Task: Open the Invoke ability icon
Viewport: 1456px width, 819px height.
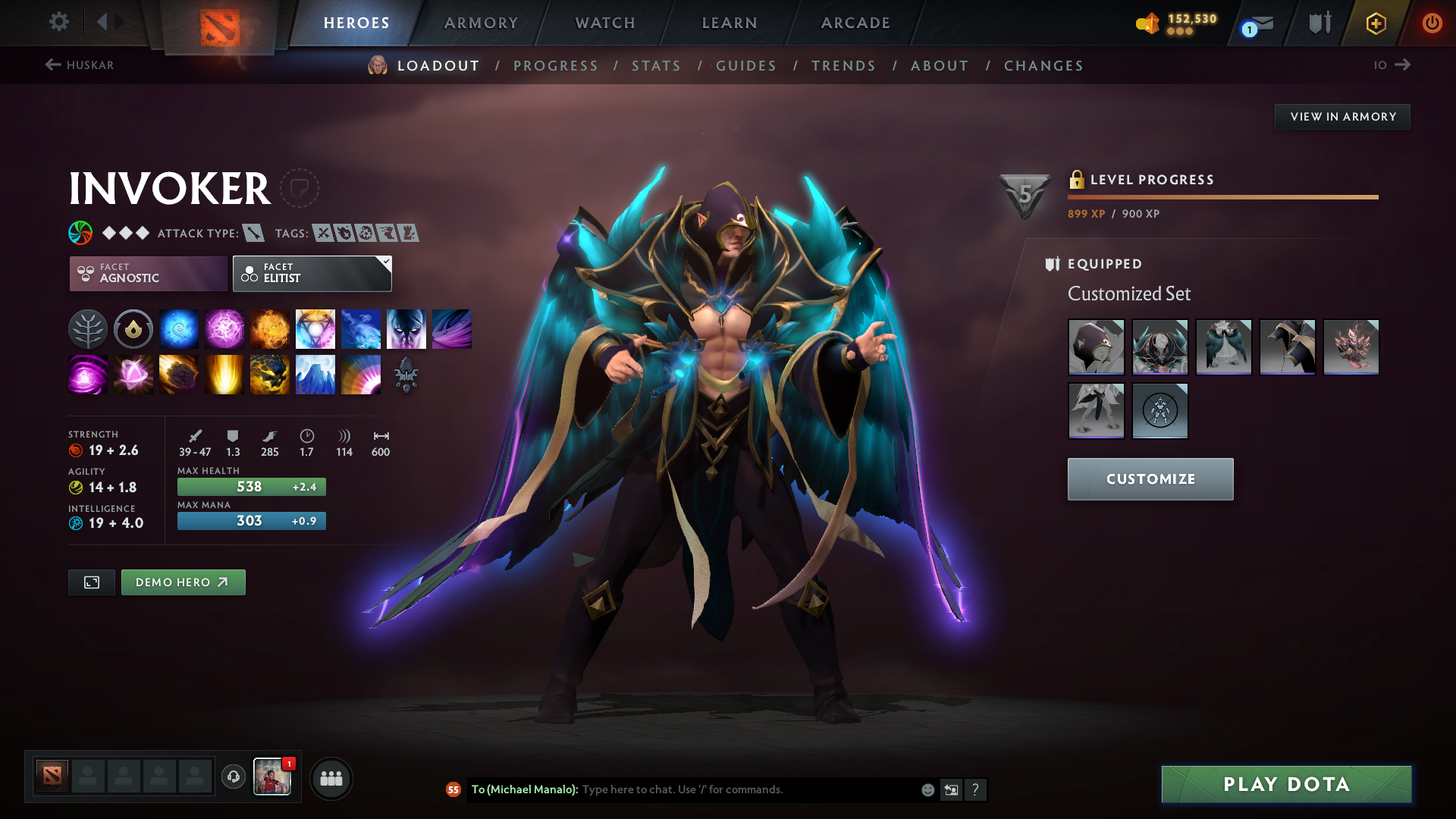Action: pyautogui.click(x=315, y=328)
